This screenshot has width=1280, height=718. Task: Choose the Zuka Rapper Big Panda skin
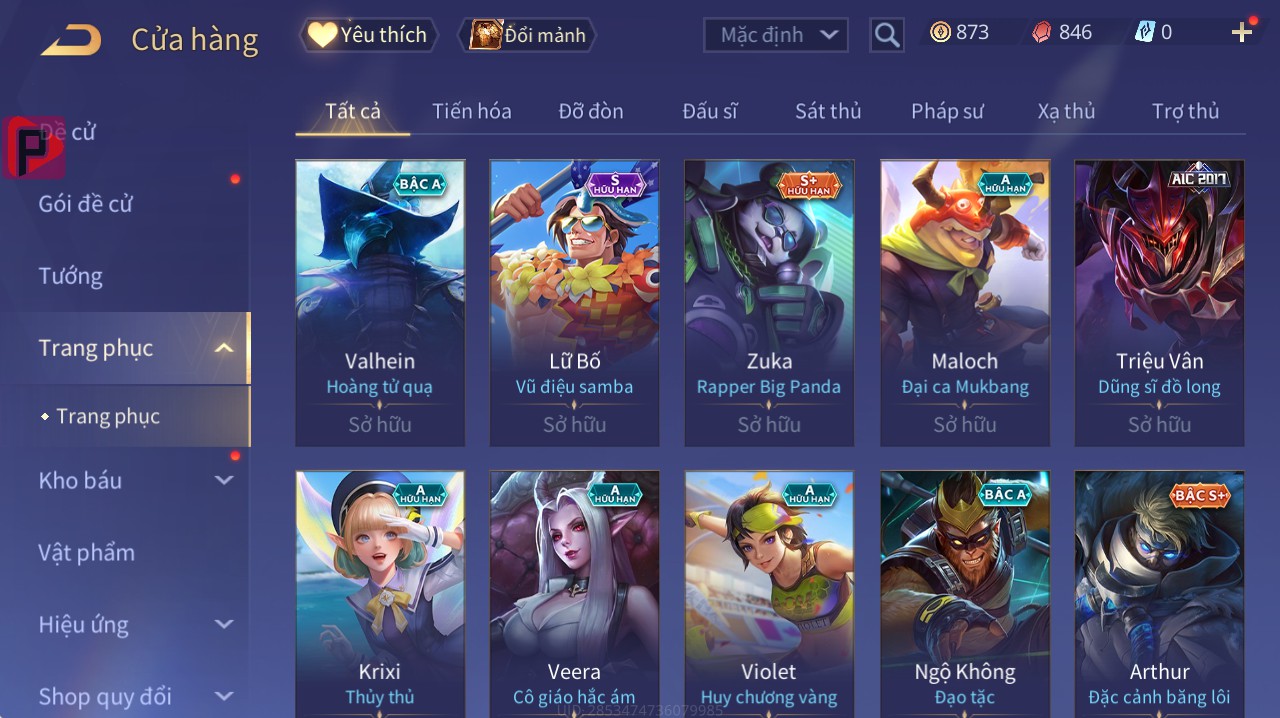[x=769, y=302]
